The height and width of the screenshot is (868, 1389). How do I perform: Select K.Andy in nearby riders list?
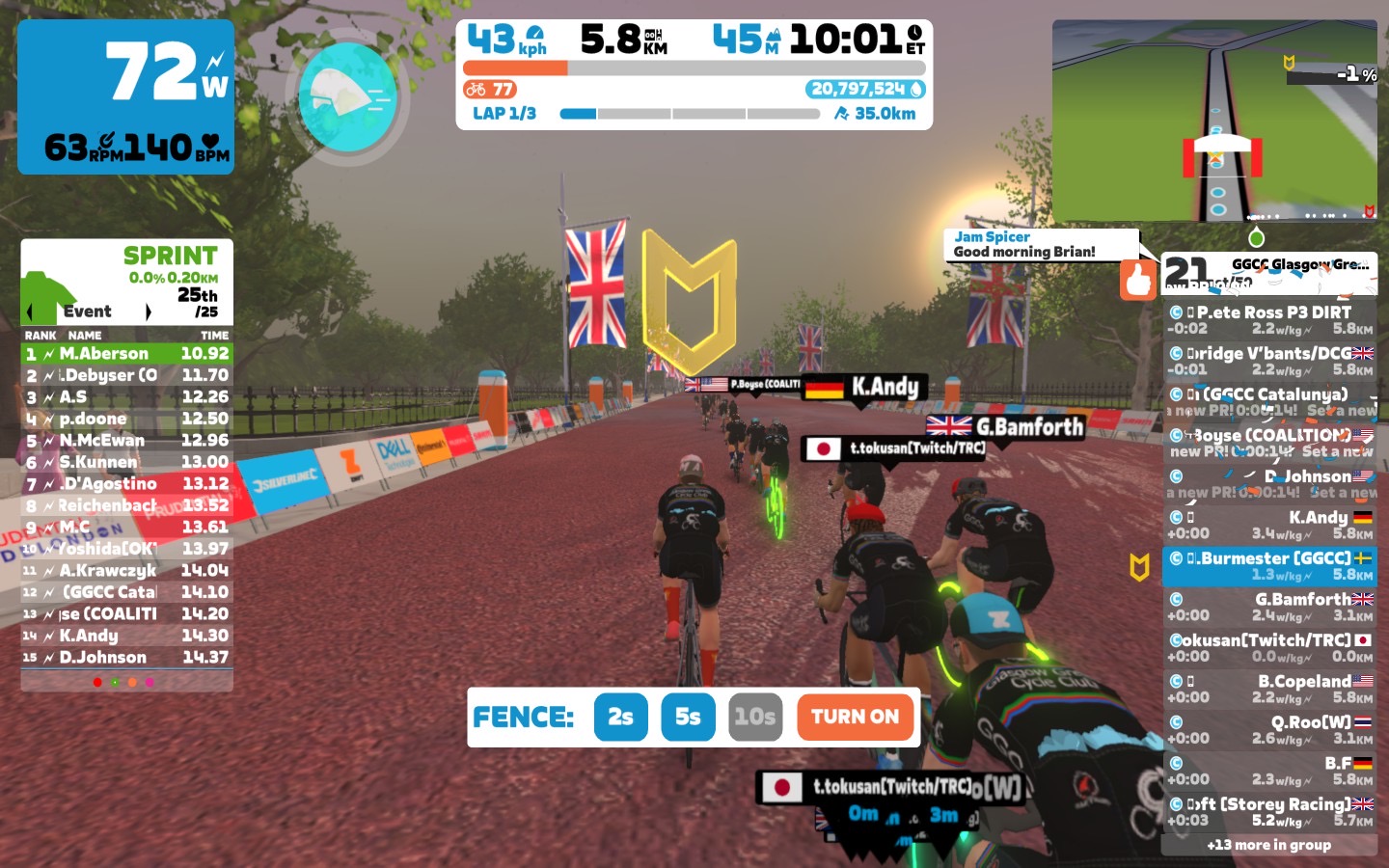pyautogui.click(x=1269, y=526)
